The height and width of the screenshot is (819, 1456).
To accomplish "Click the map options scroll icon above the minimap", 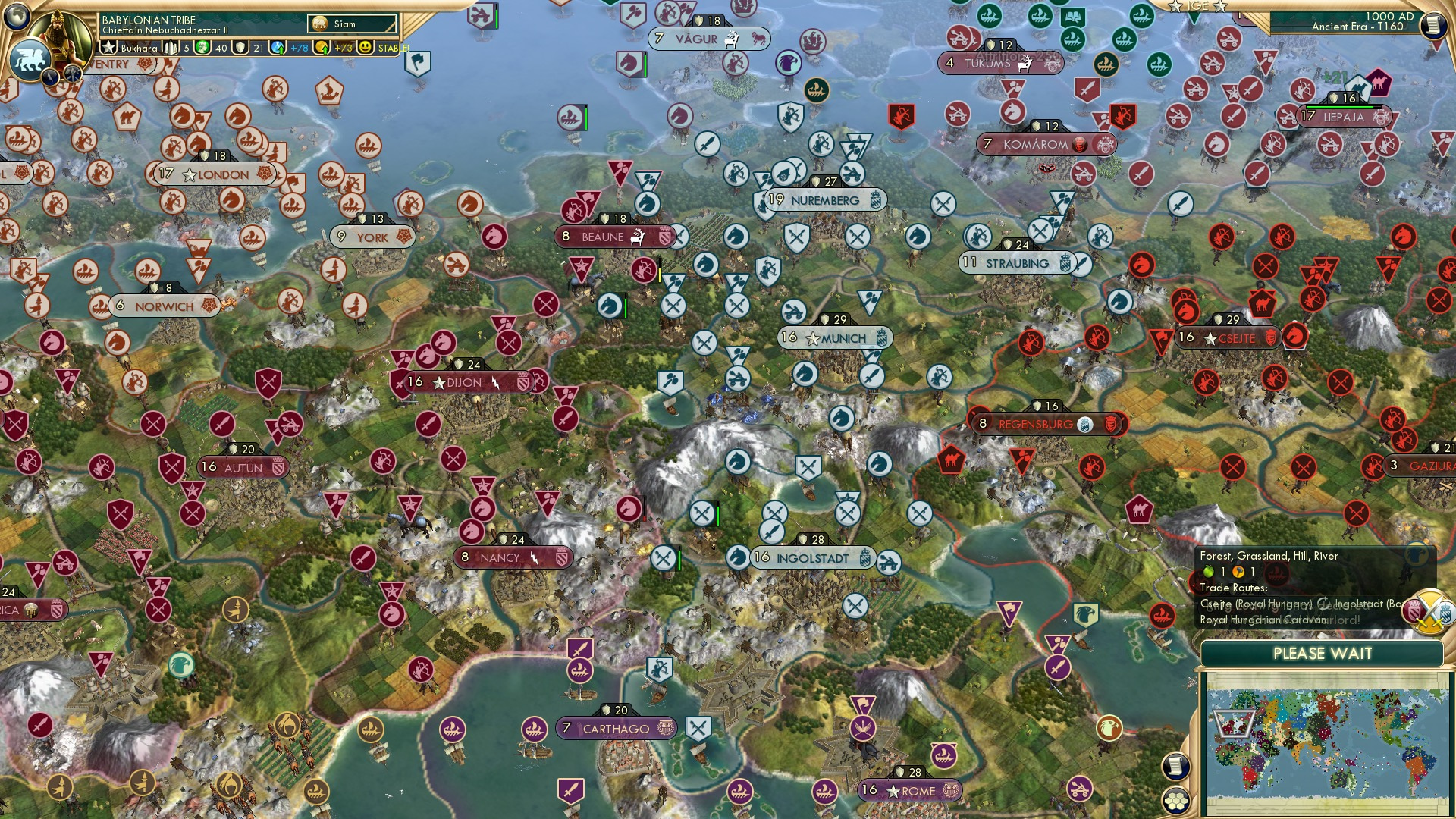I will (1178, 767).
